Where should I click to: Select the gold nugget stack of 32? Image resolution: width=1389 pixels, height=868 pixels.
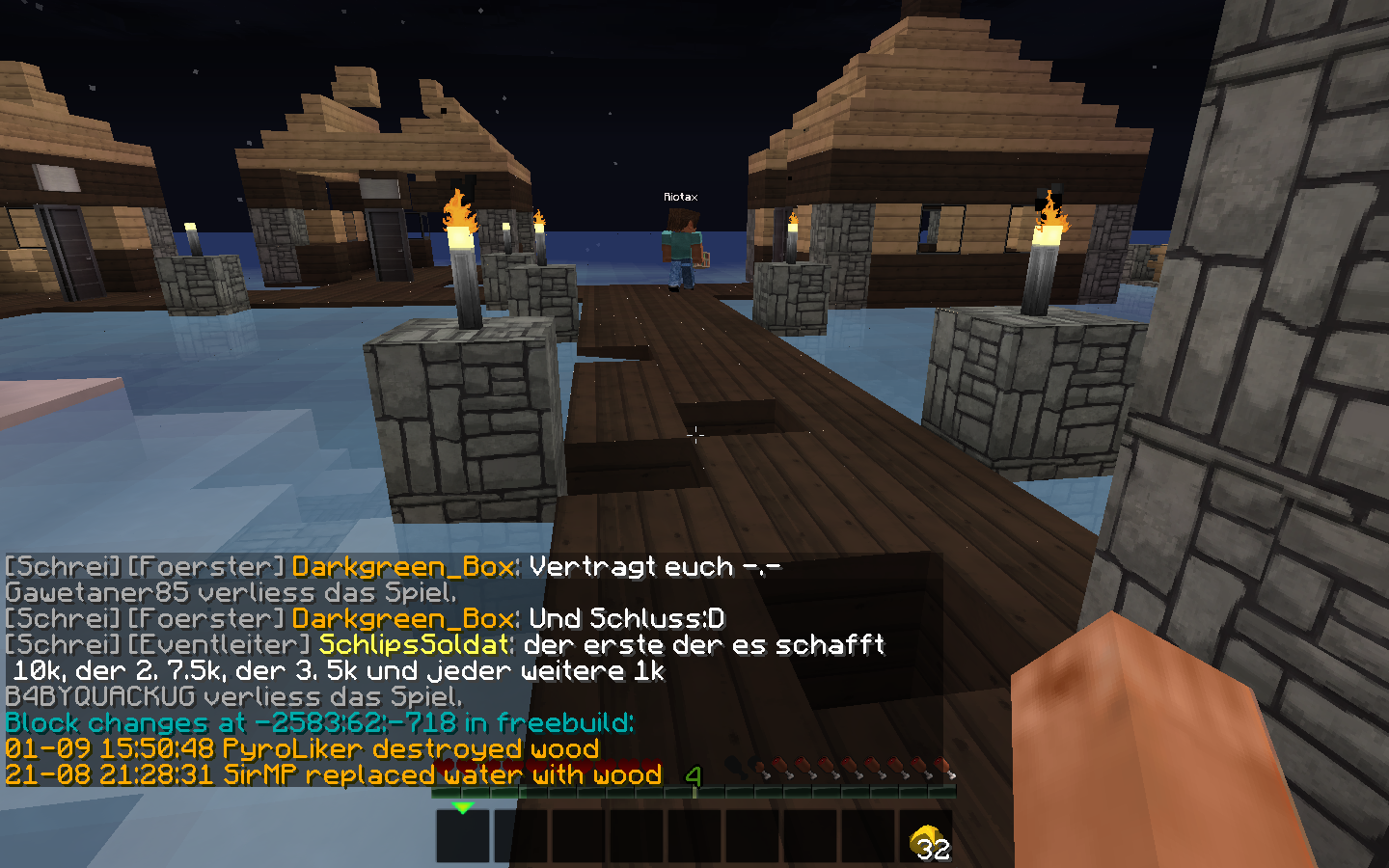tap(927, 838)
